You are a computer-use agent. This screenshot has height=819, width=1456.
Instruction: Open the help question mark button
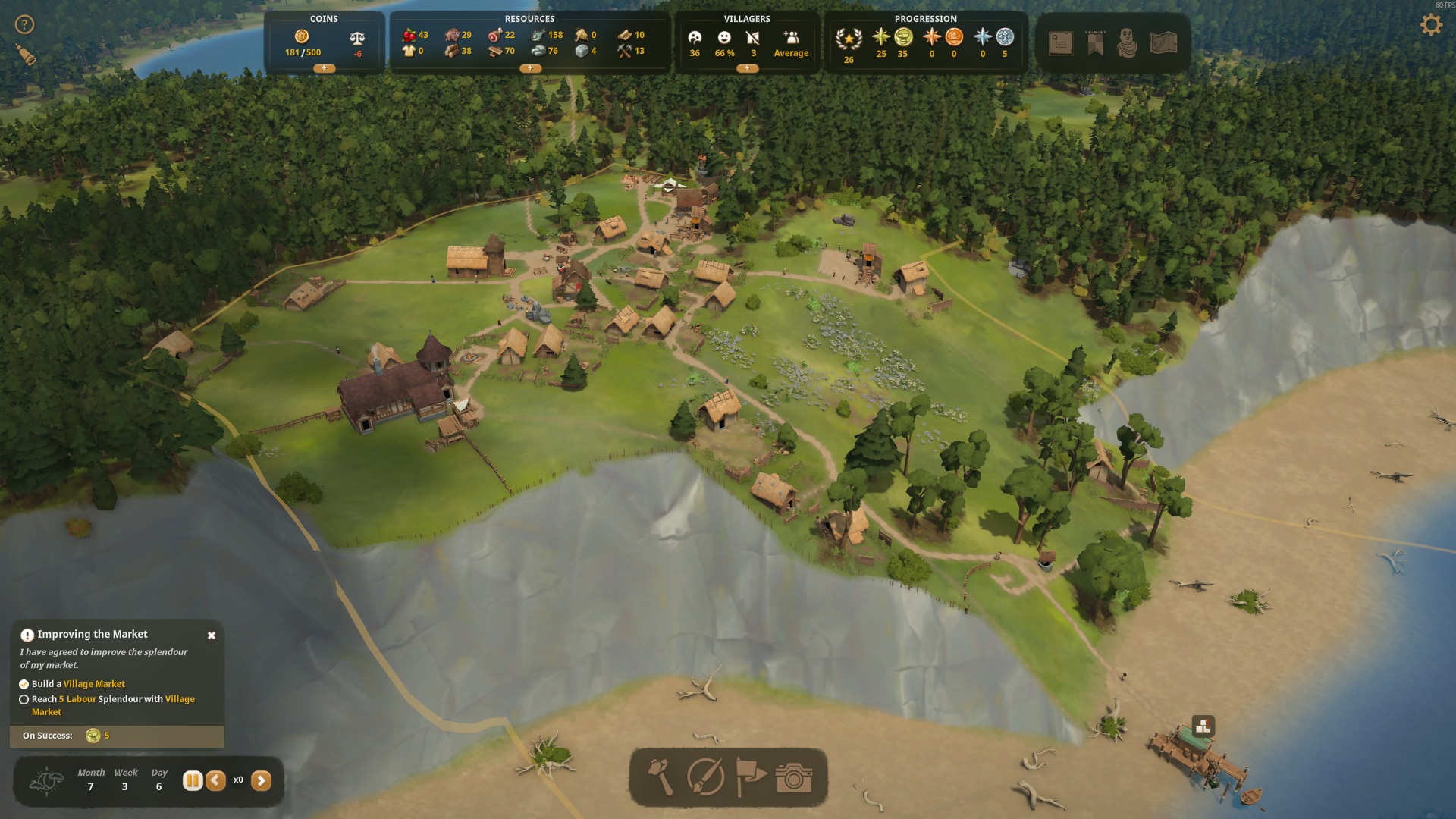[x=24, y=25]
